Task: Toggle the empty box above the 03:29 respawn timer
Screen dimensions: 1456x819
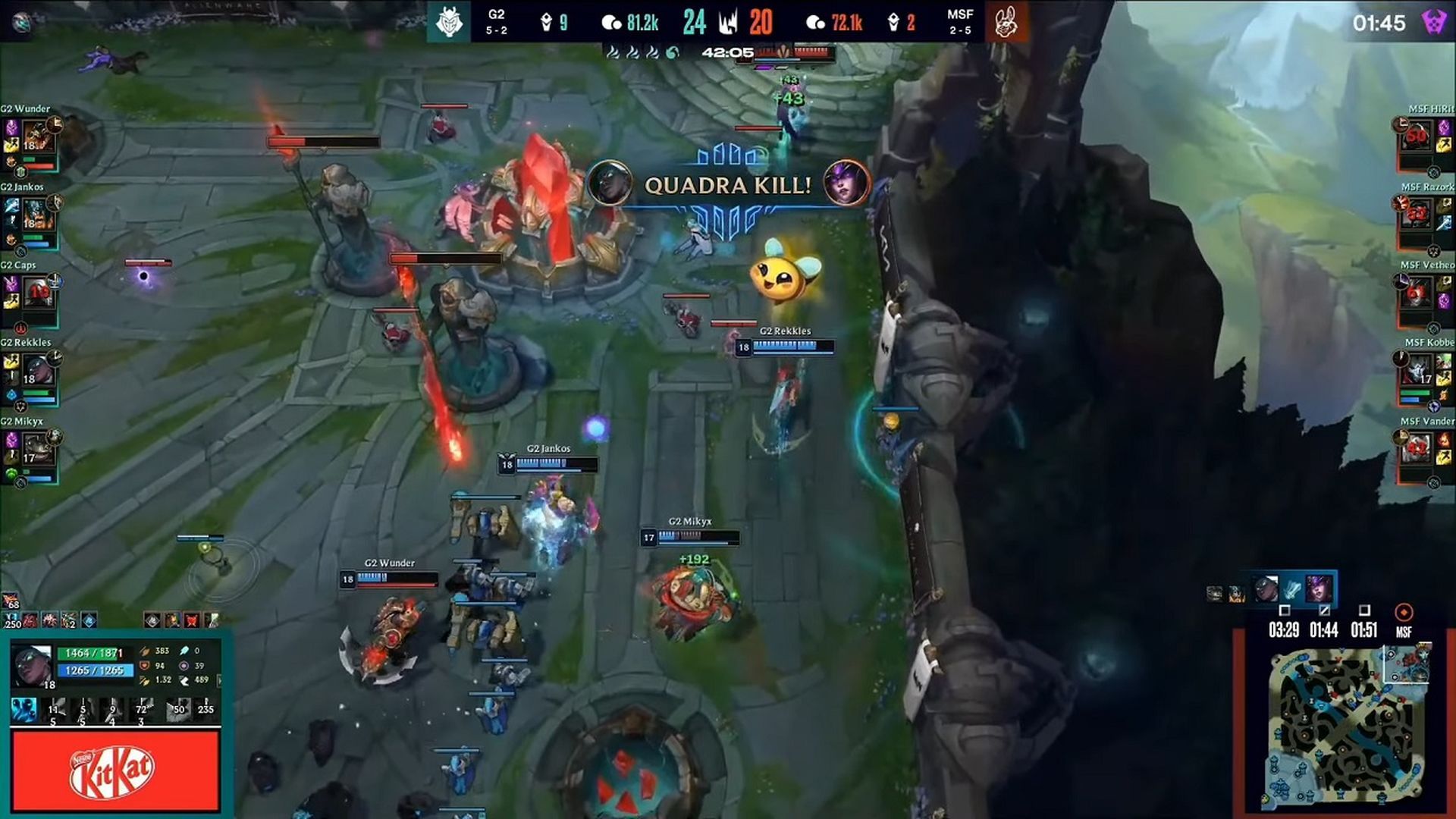Action: tap(1284, 612)
